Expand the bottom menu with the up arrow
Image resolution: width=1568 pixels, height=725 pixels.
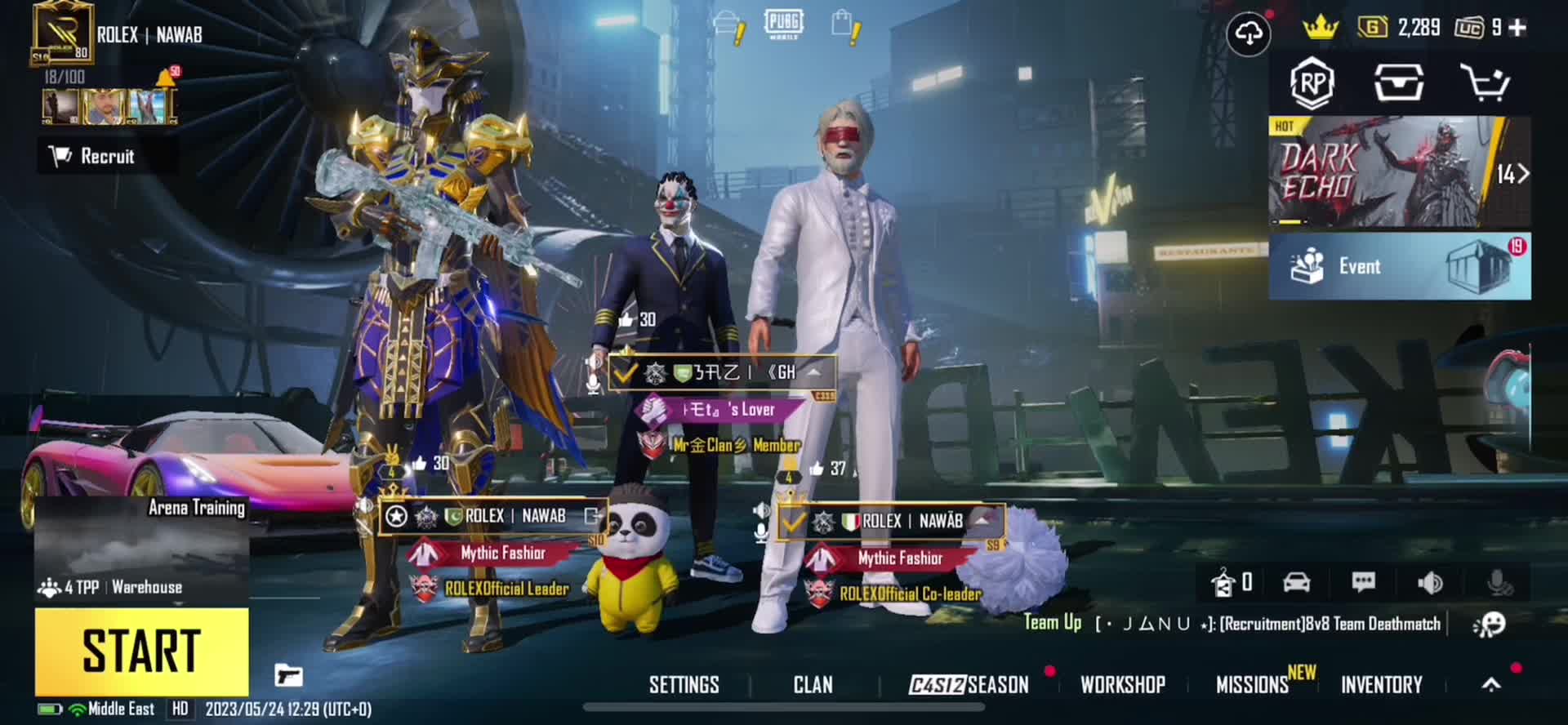(x=1491, y=684)
